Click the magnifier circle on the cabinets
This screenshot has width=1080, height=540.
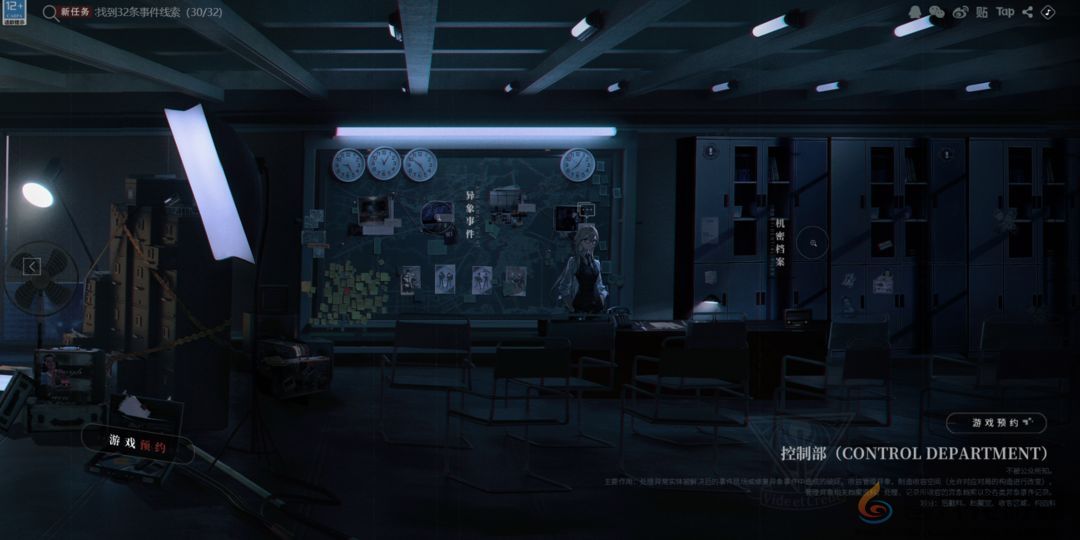point(815,242)
